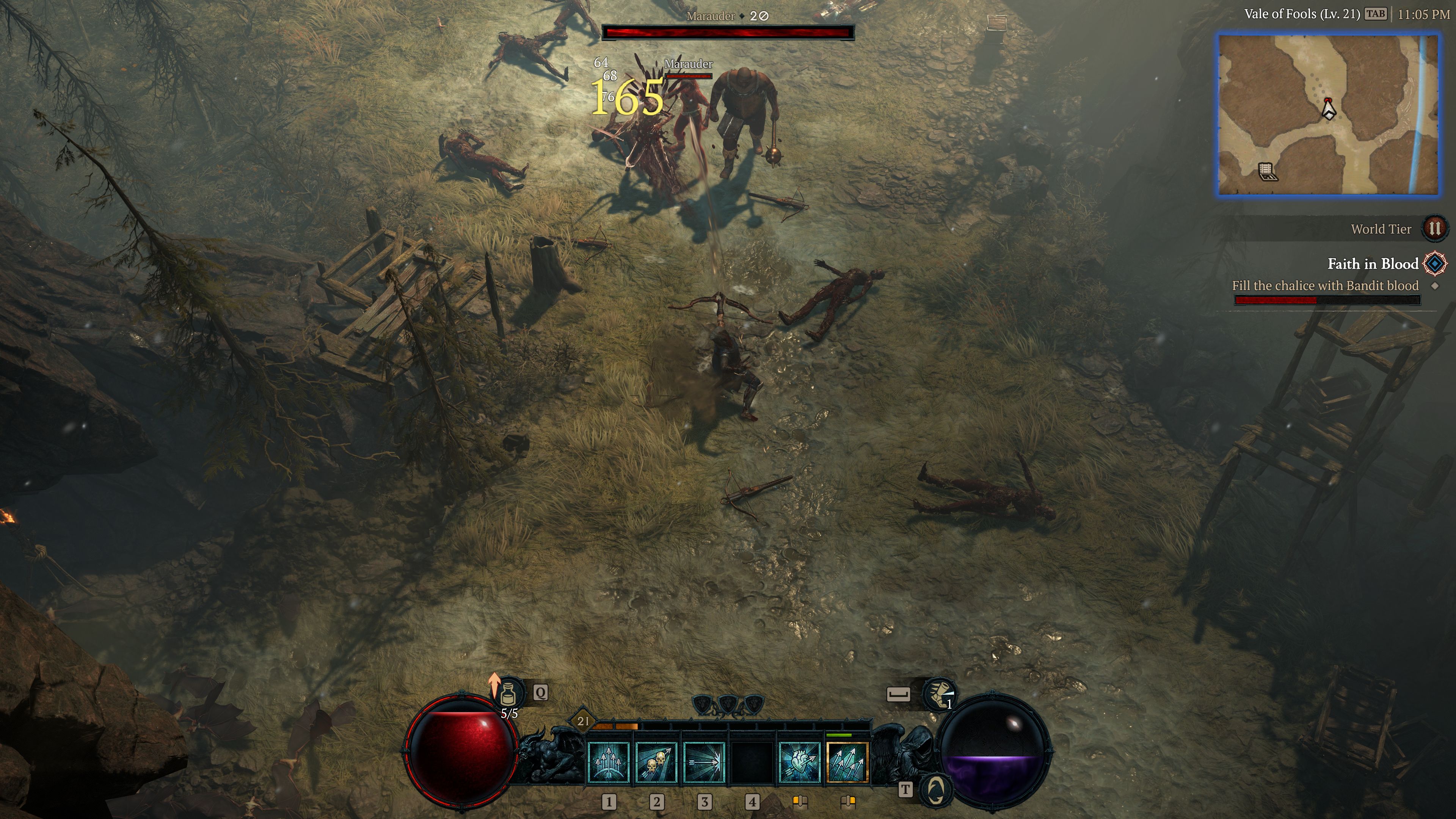This screenshot has height=819, width=1456.
Task: Use the Rapid Fire skill in slot 3
Action: [705, 764]
